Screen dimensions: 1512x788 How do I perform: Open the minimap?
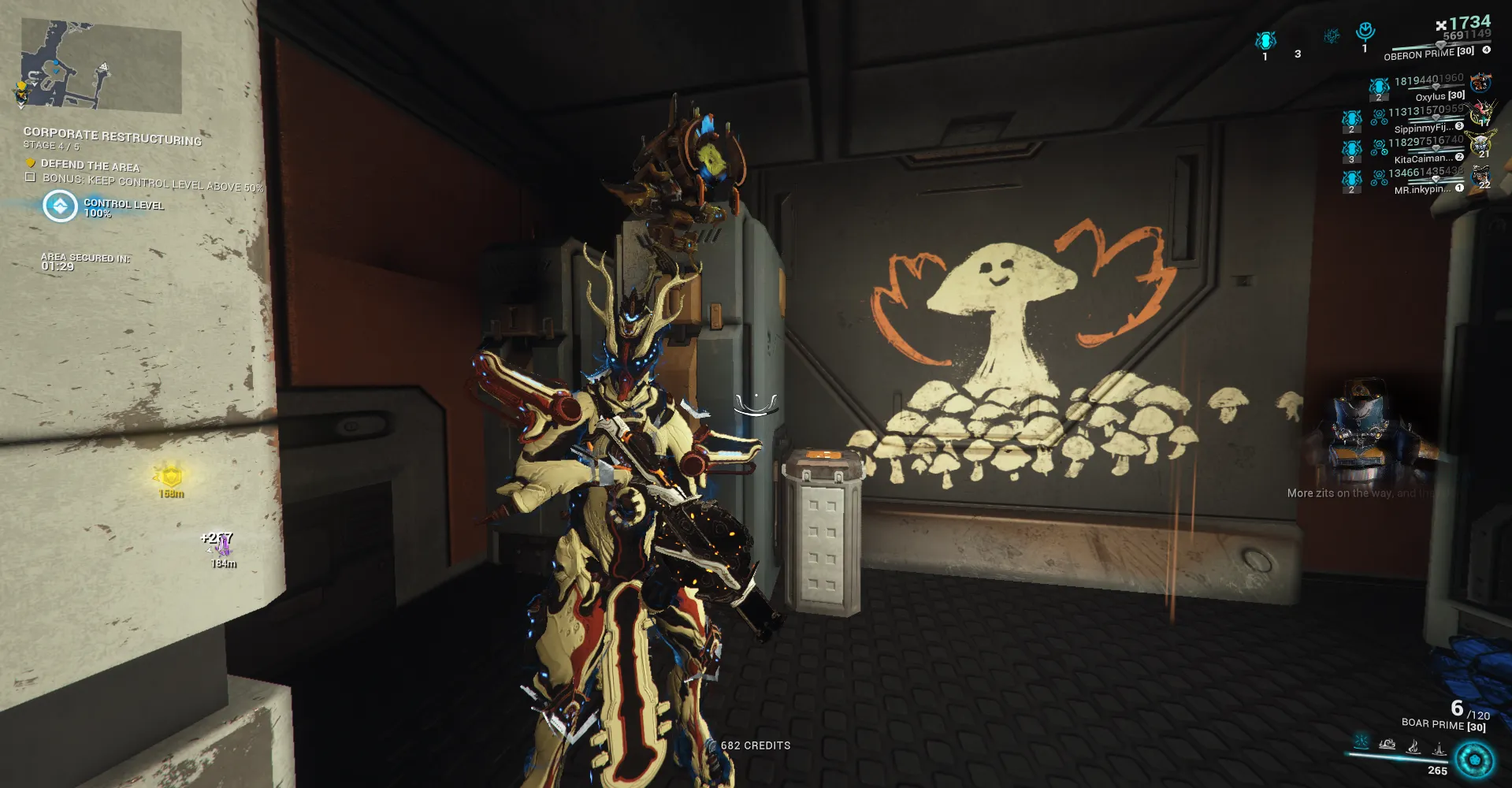point(101,67)
